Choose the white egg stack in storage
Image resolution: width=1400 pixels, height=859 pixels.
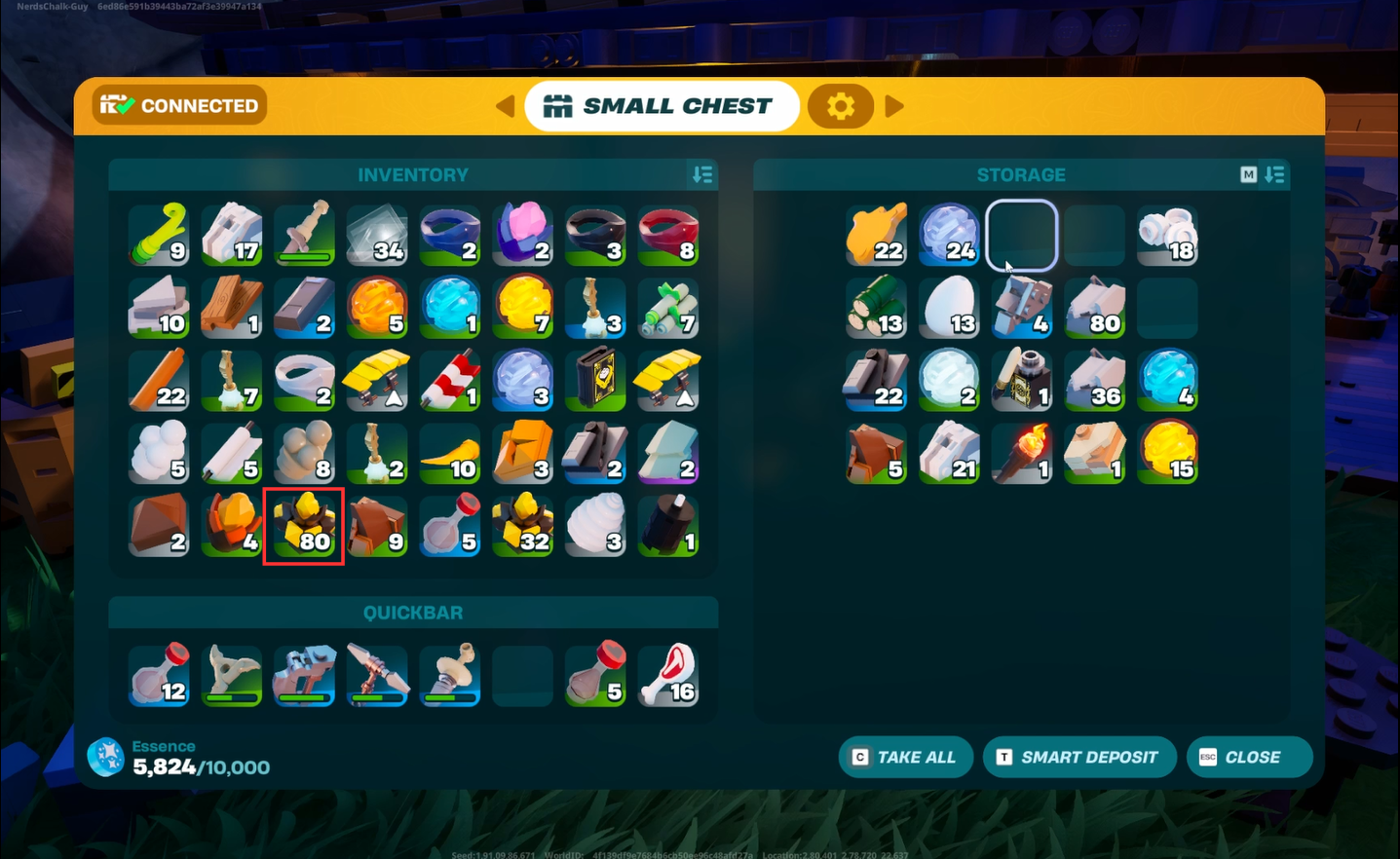(949, 308)
